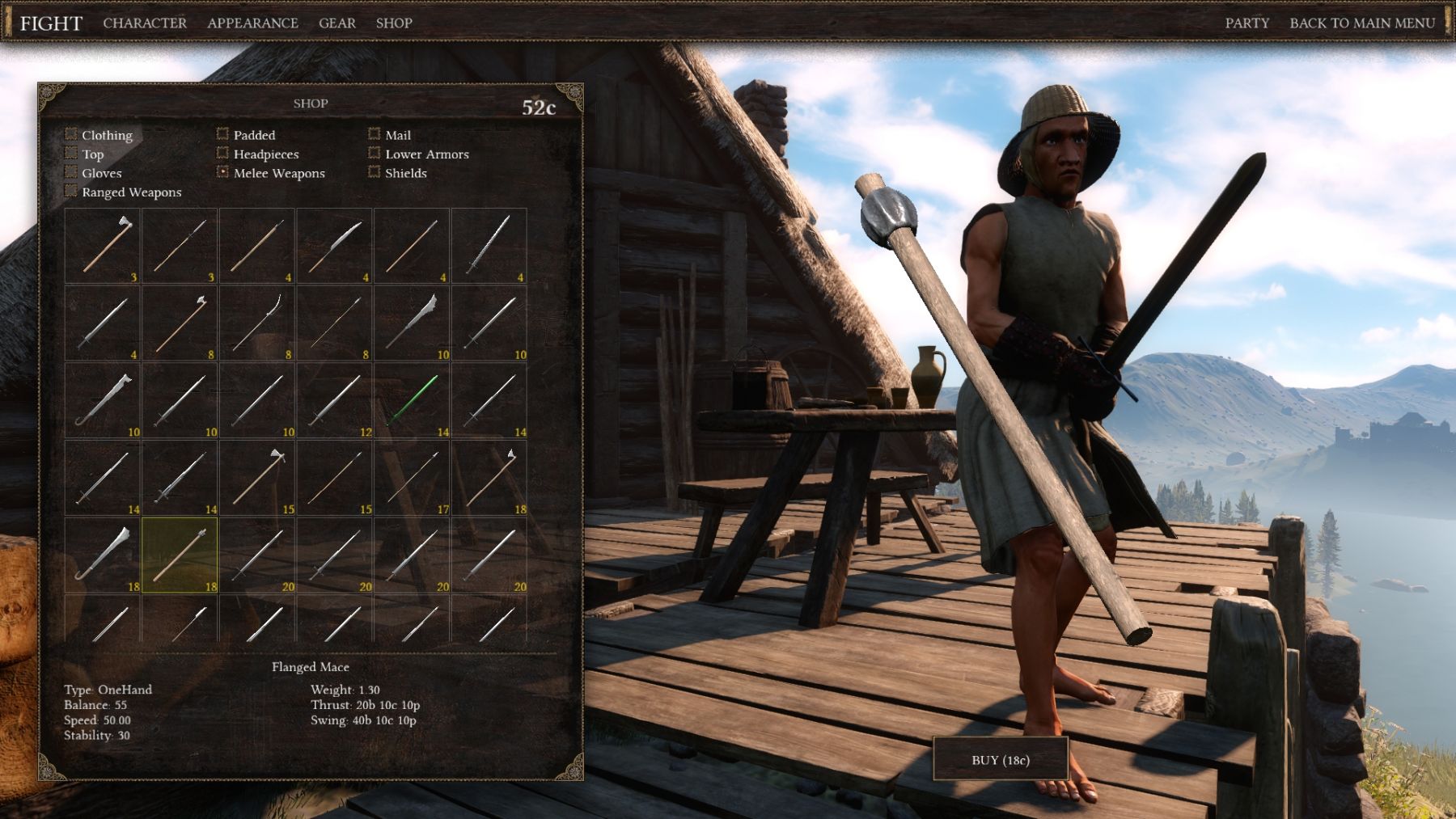1456x819 pixels.
Task: Enable the Top filter checkbox
Action: [71, 153]
